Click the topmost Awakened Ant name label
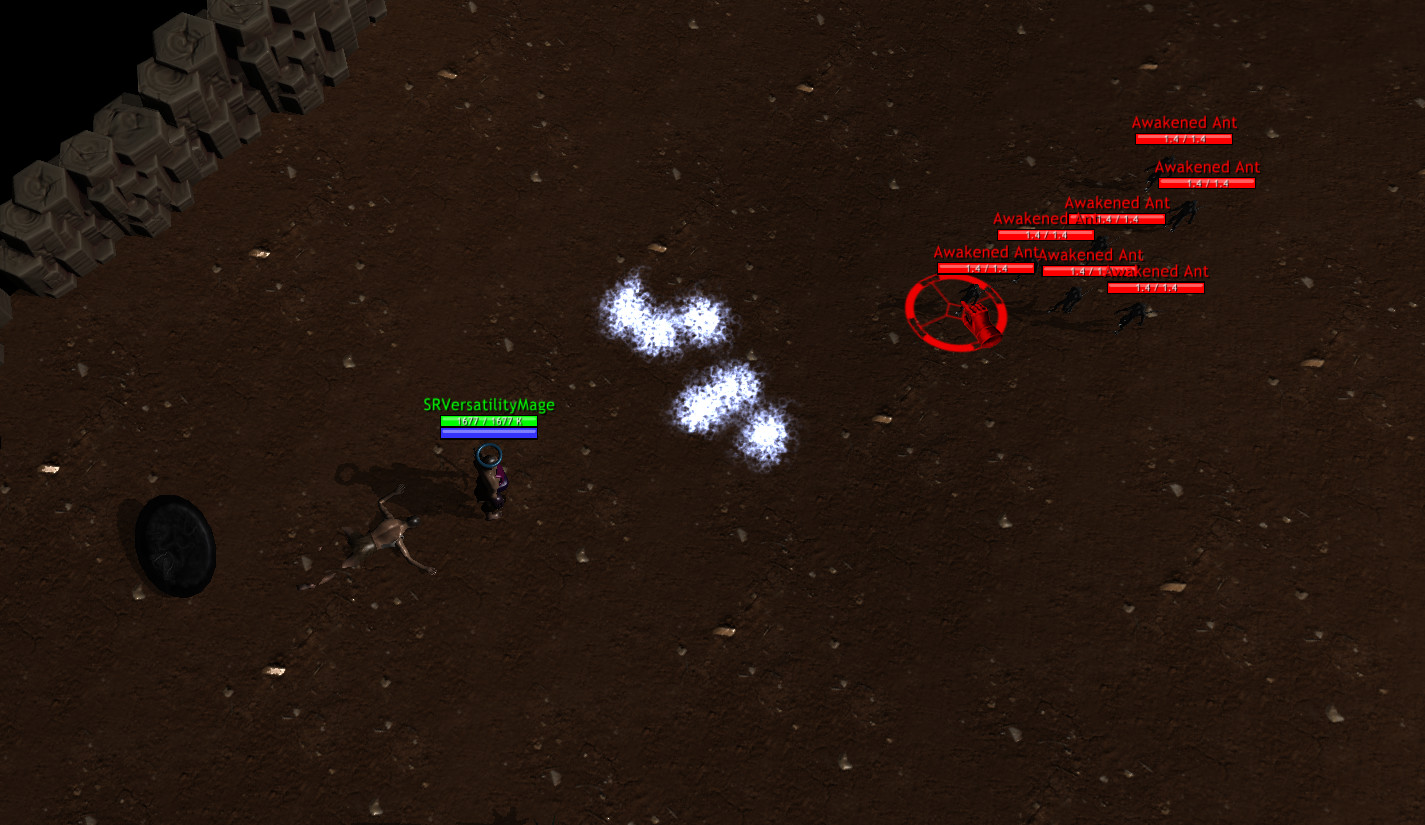The width and height of the screenshot is (1425, 825). tap(1184, 122)
